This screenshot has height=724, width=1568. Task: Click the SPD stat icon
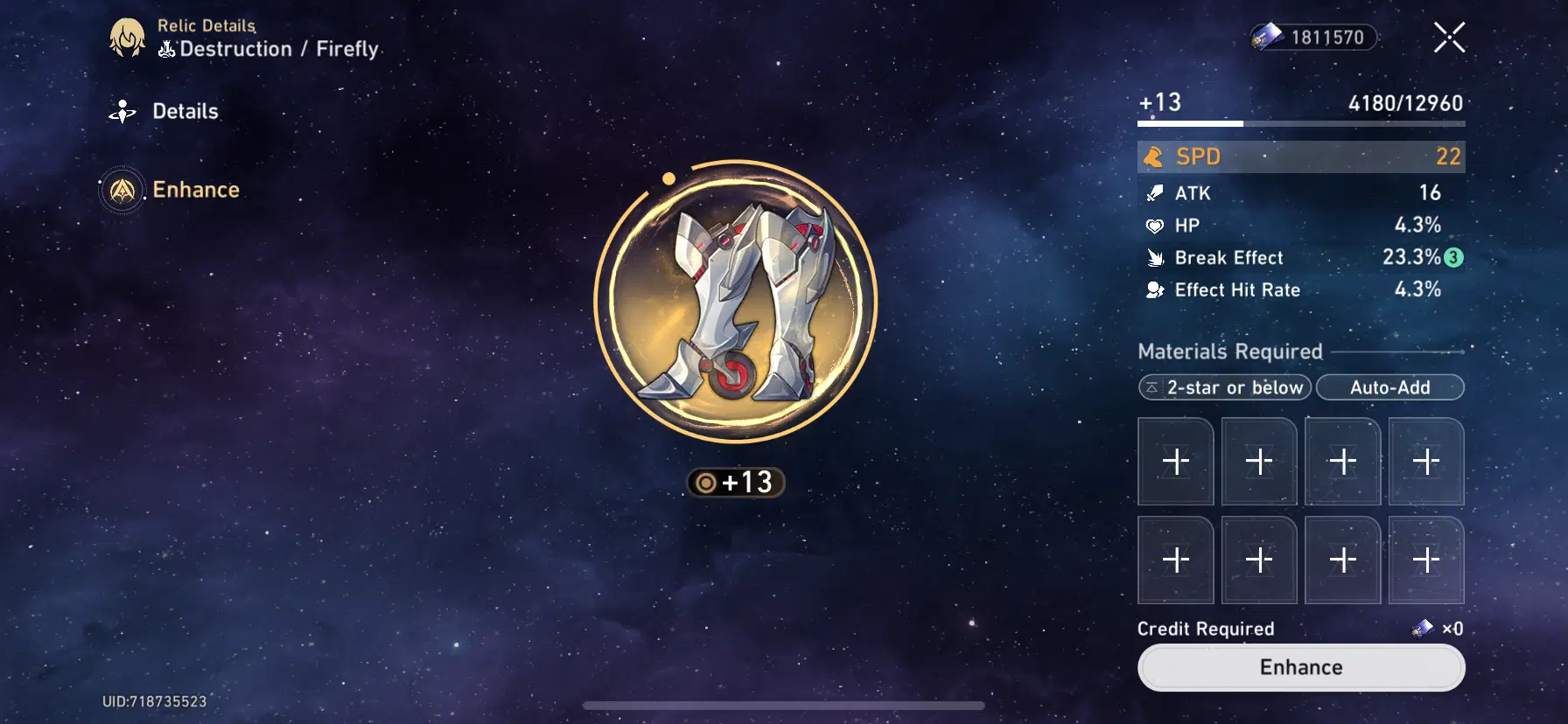[1155, 157]
